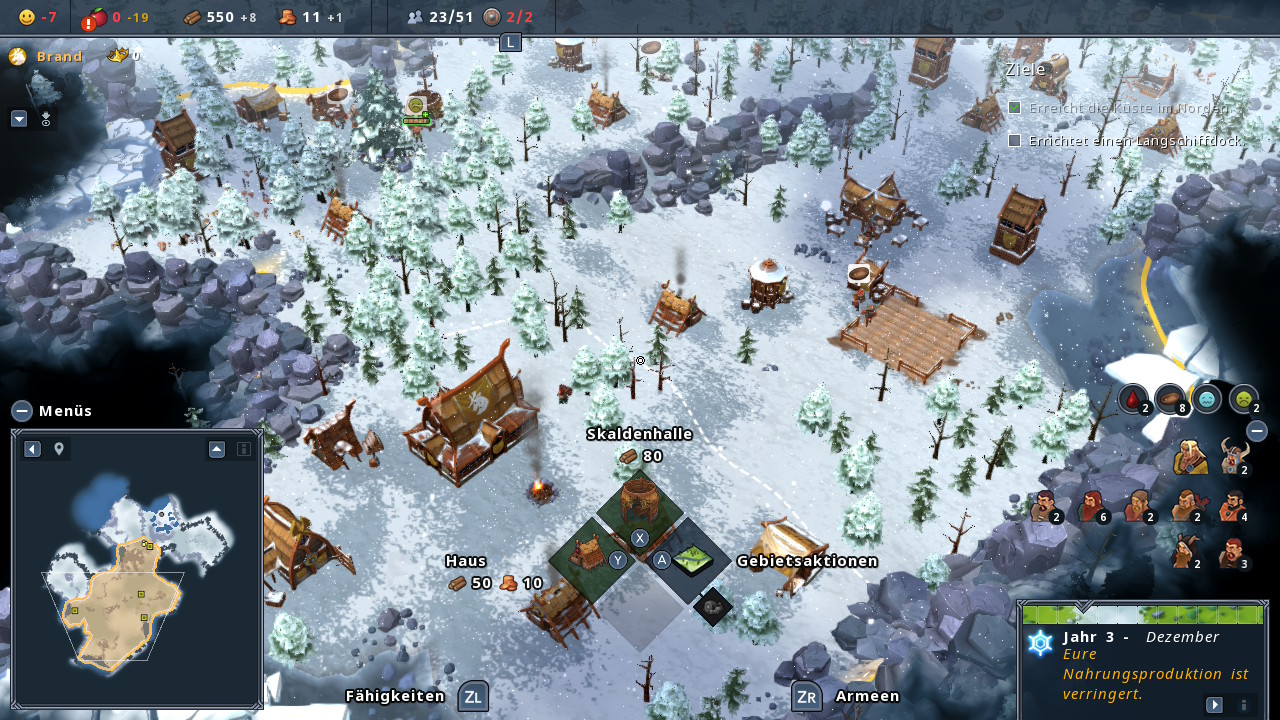Open the Ziele objectives tracker
This screenshot has width=1280, height=720.
(1026, 69)
